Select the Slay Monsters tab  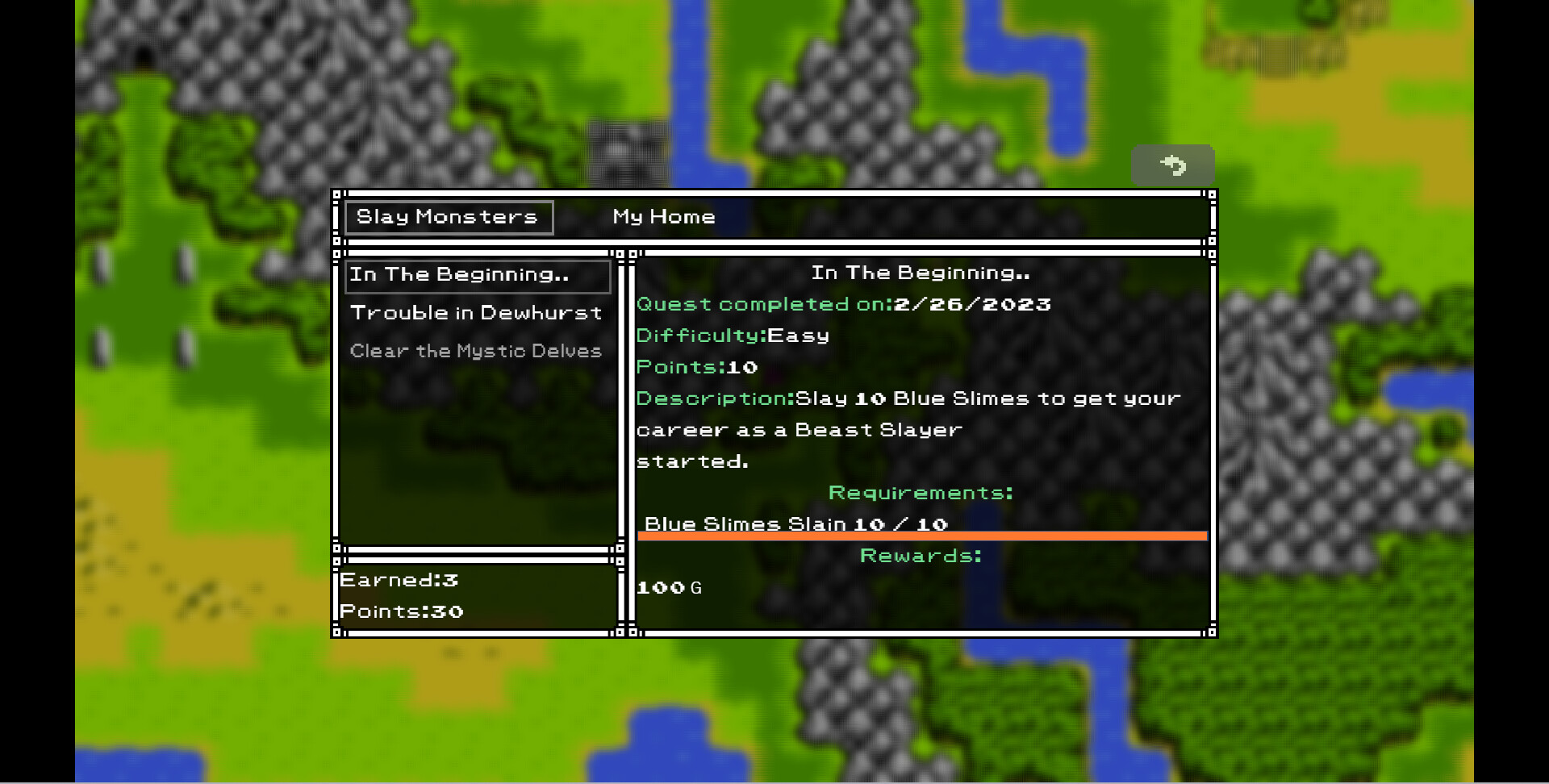coord(449,216)
